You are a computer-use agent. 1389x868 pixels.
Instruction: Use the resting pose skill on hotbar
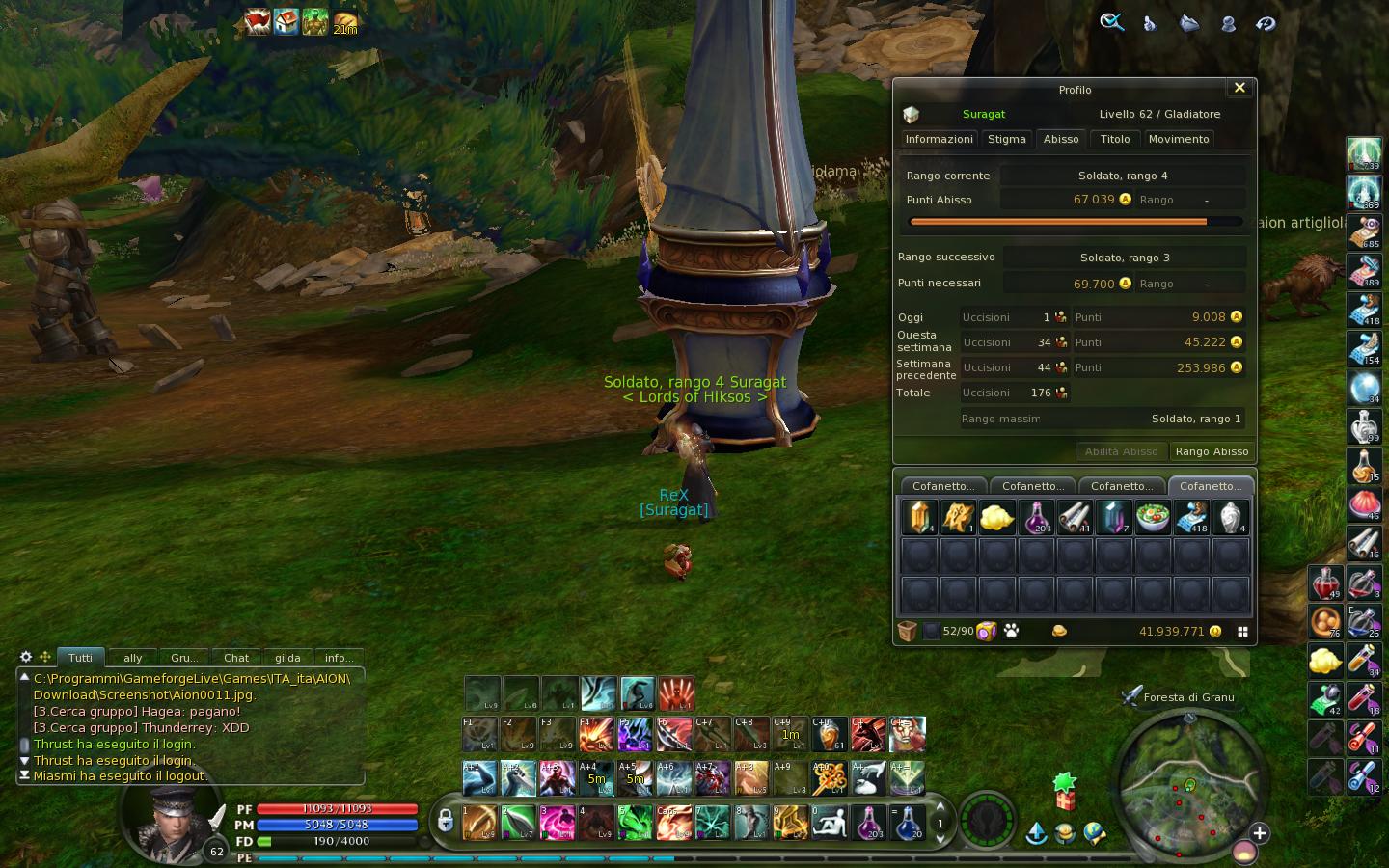click(x=829, y=823)
